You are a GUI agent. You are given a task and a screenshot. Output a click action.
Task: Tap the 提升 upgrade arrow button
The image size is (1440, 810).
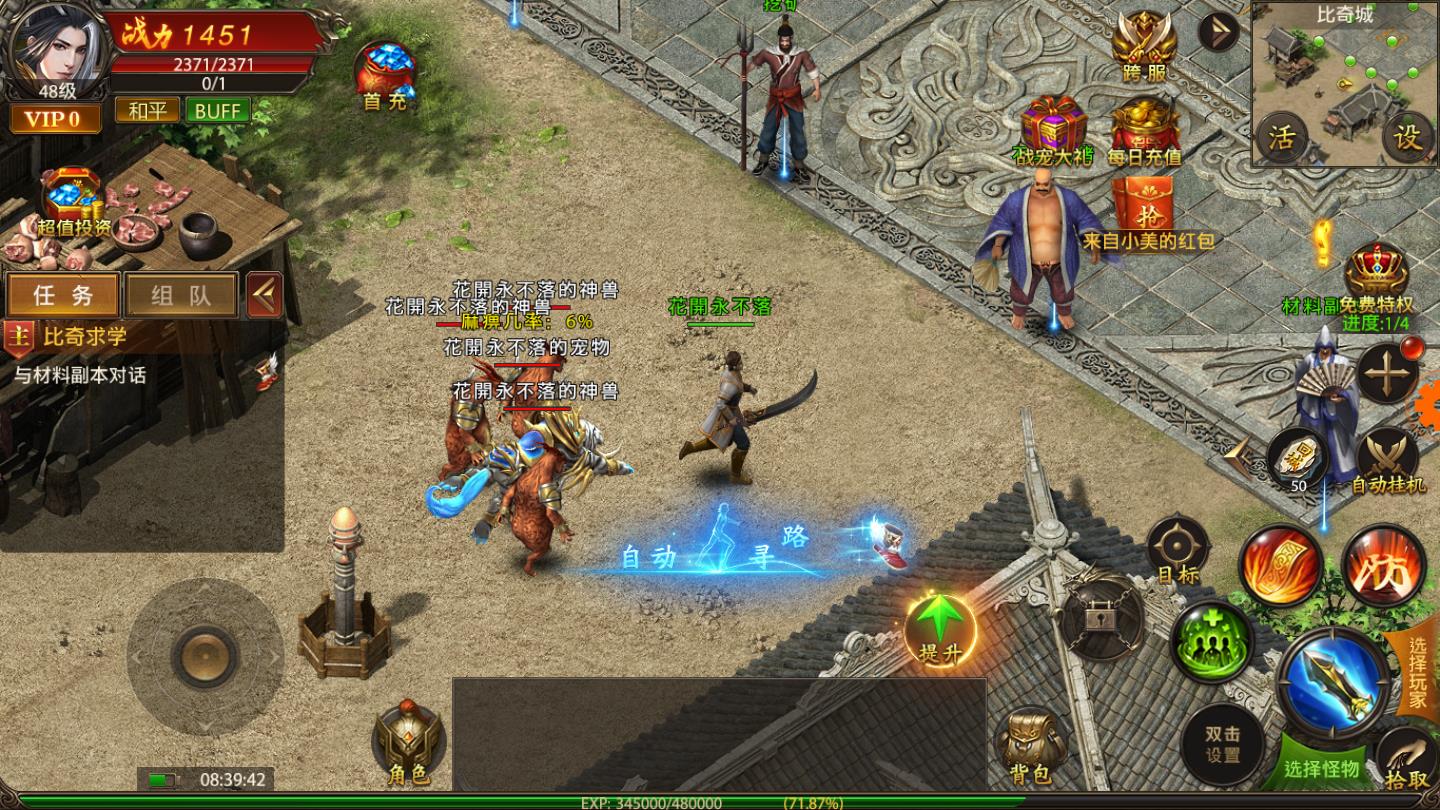[940, 628]
